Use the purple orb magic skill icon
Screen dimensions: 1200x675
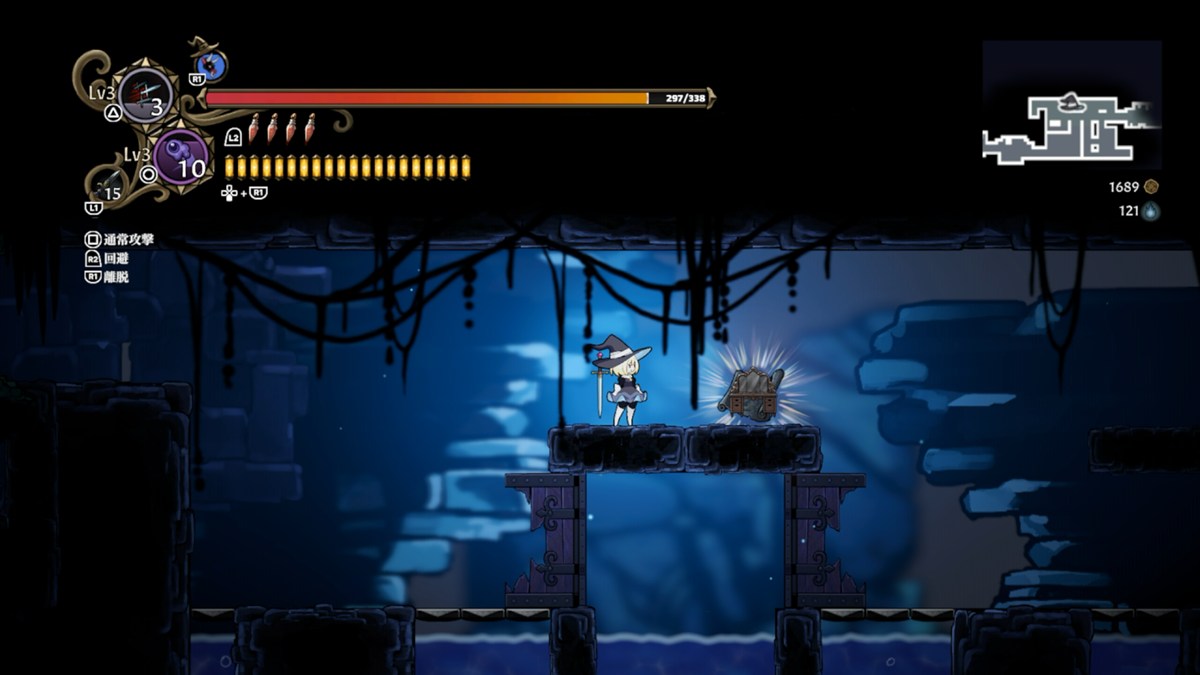(181, 157)
